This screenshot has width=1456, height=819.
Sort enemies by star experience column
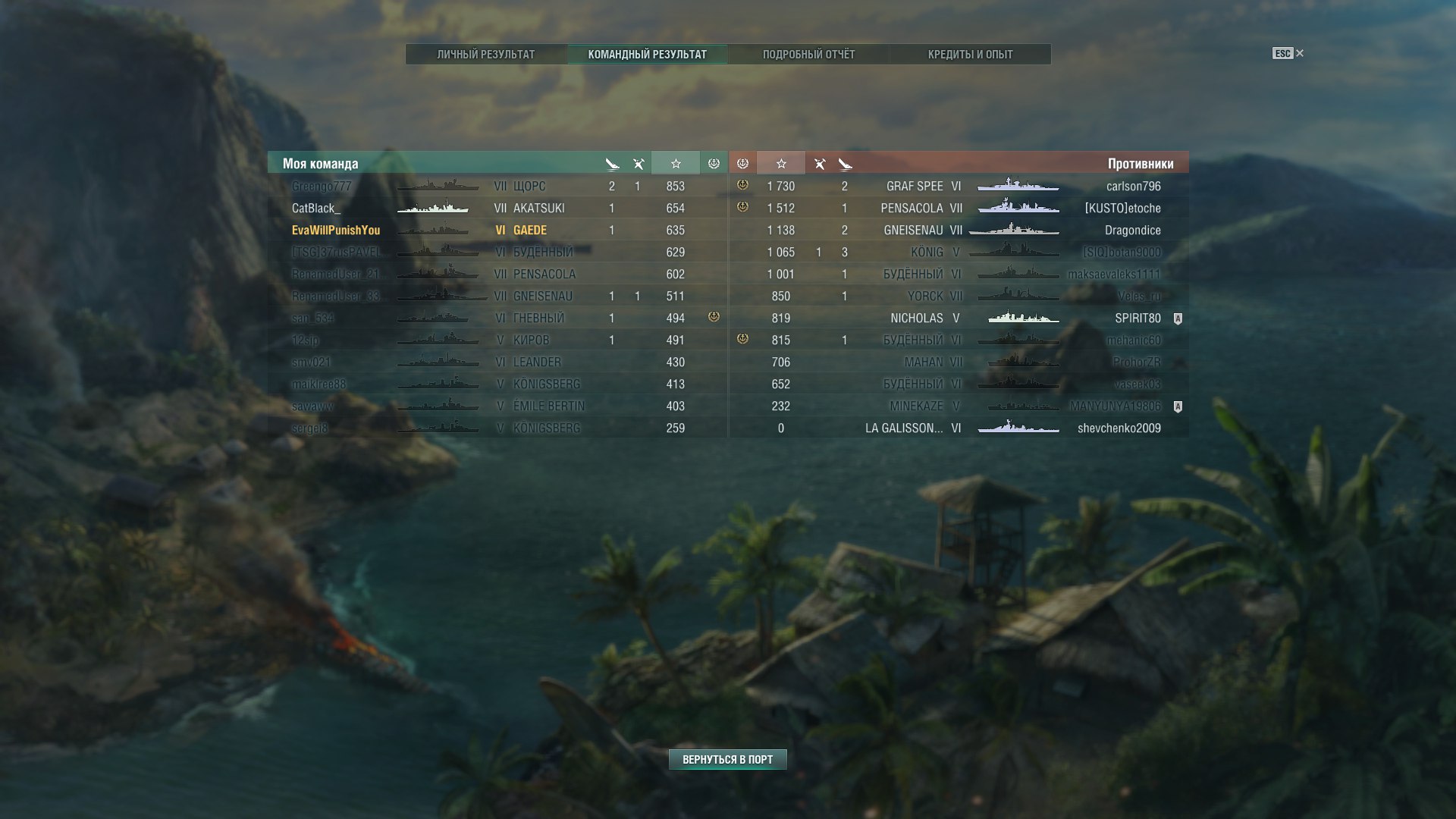coord(780,164)
